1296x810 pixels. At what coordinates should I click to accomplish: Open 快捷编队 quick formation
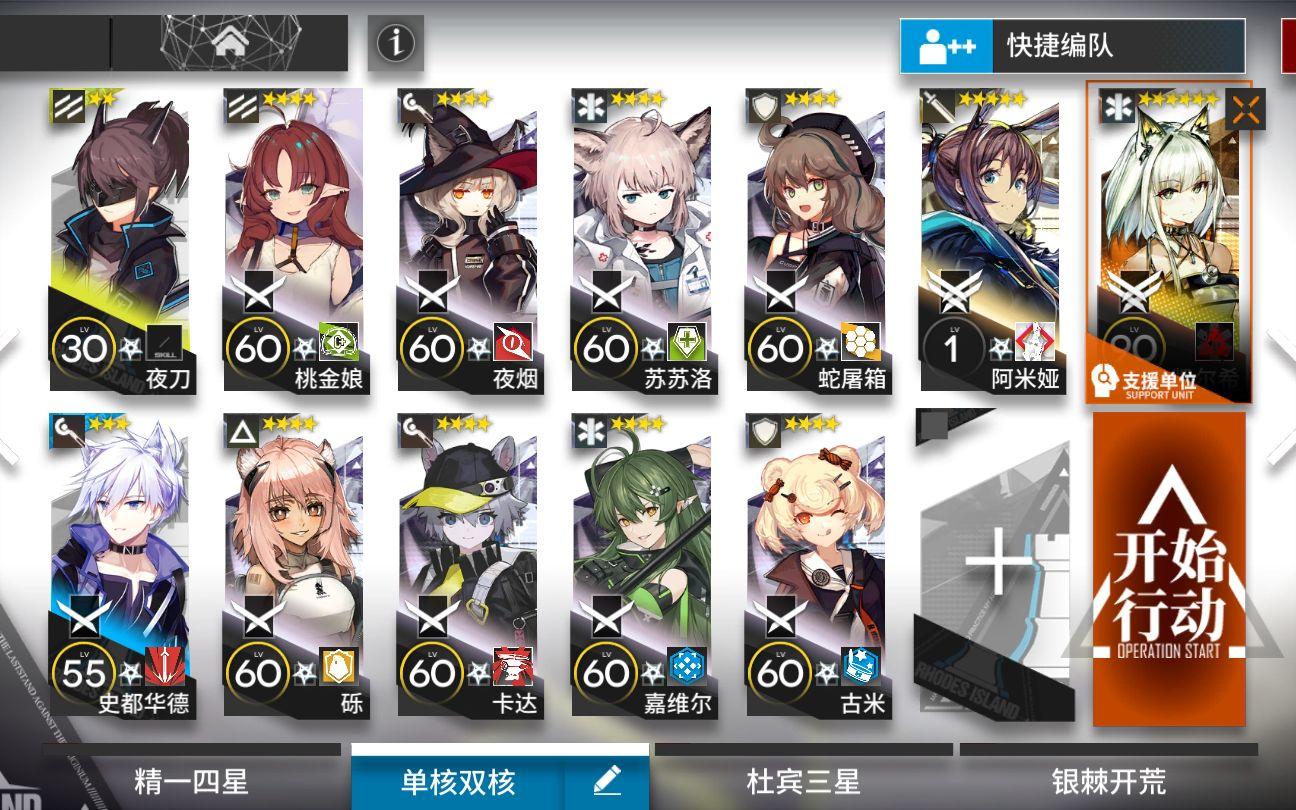[1071, 43]
